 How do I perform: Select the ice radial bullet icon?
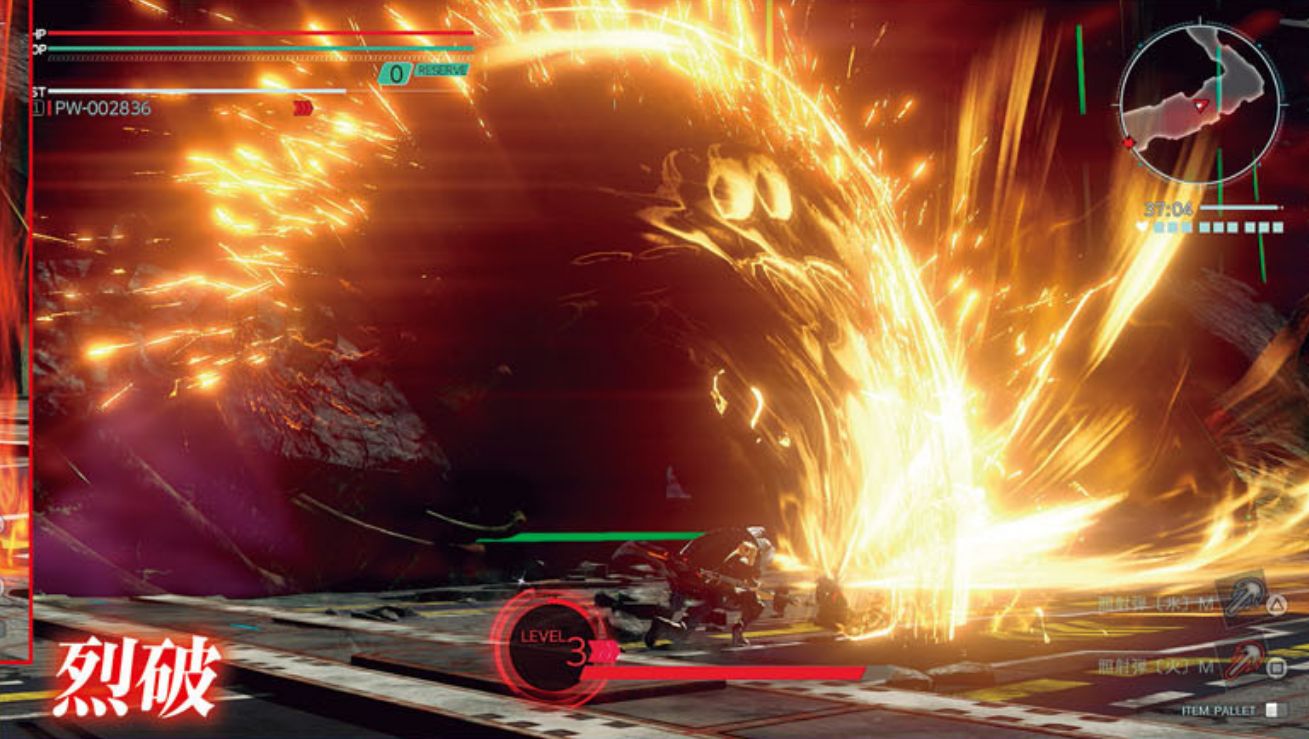click(x=1241, y=597)
